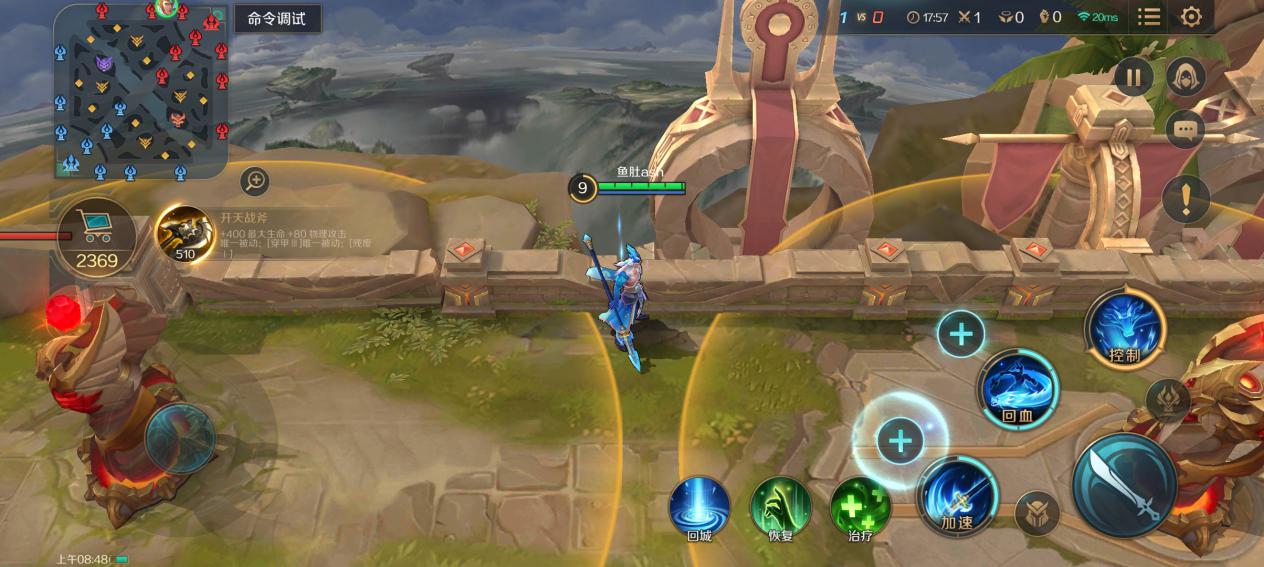Upgrade the 加速 skill with its plus button
Viewport: 1264px width, 567px height.
click(900, 441)
